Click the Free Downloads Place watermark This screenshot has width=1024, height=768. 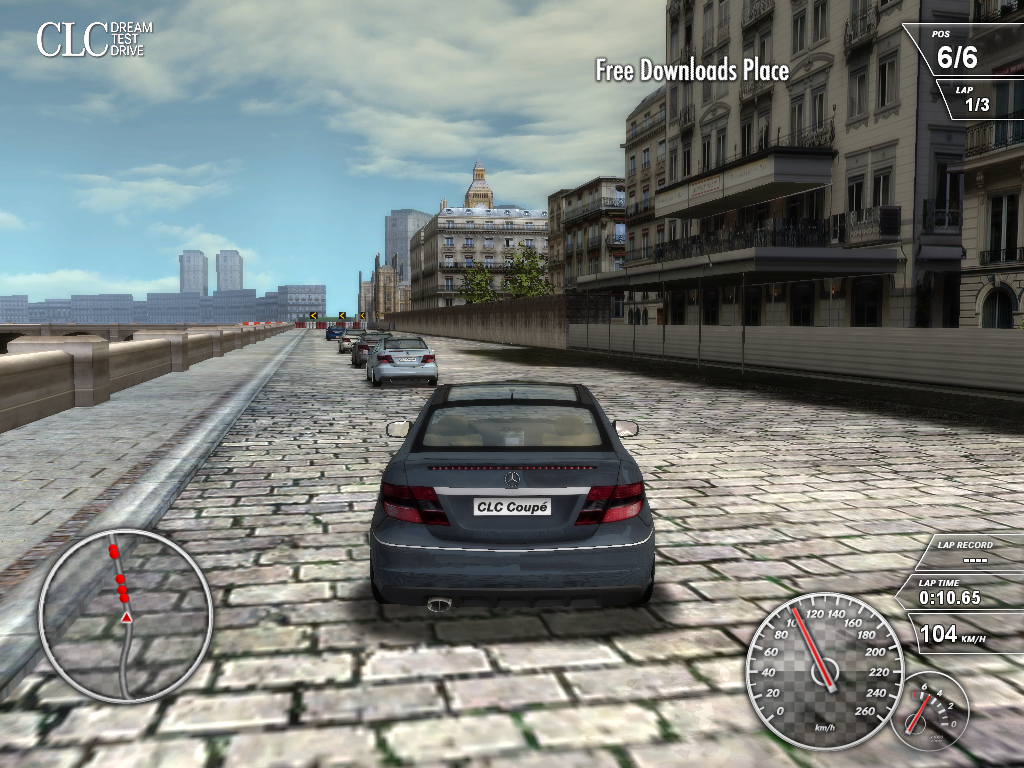692,70
